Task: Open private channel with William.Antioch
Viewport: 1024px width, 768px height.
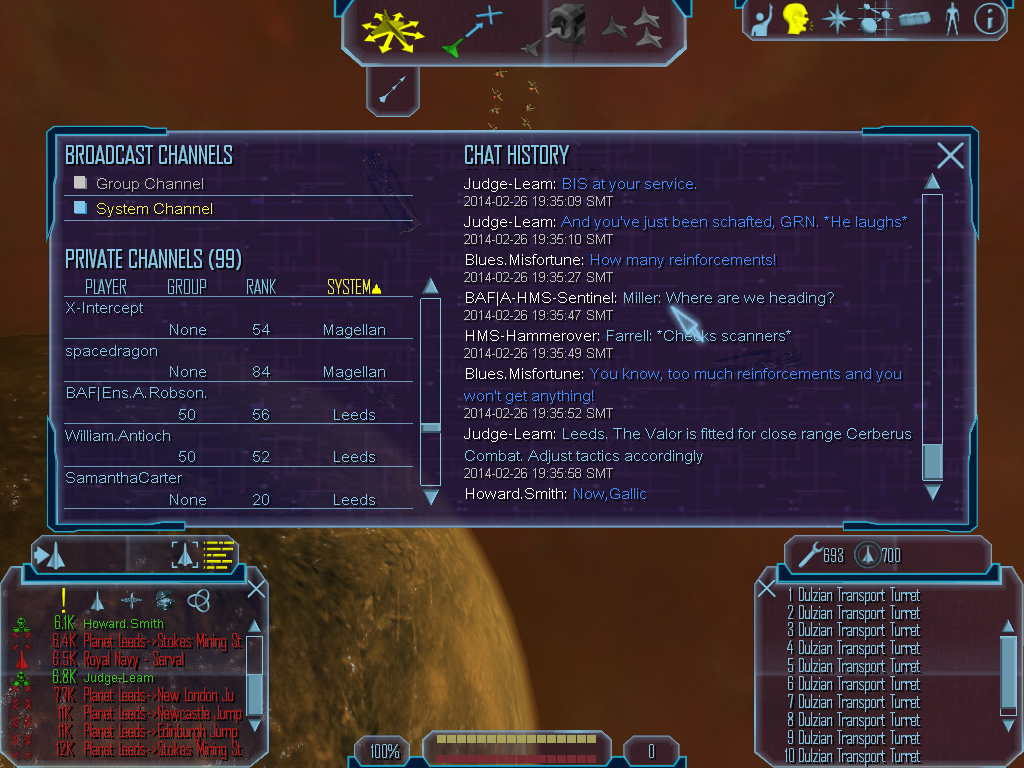Action: coord(118,436)
